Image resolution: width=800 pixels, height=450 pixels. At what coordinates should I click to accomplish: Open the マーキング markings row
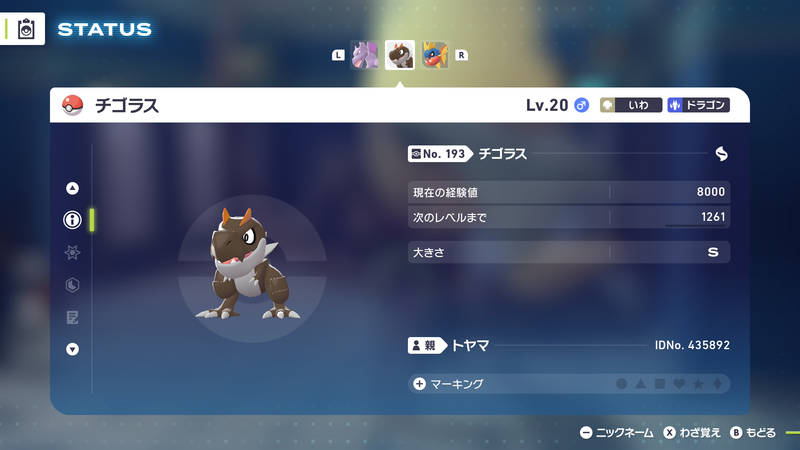tap(568, 384)
